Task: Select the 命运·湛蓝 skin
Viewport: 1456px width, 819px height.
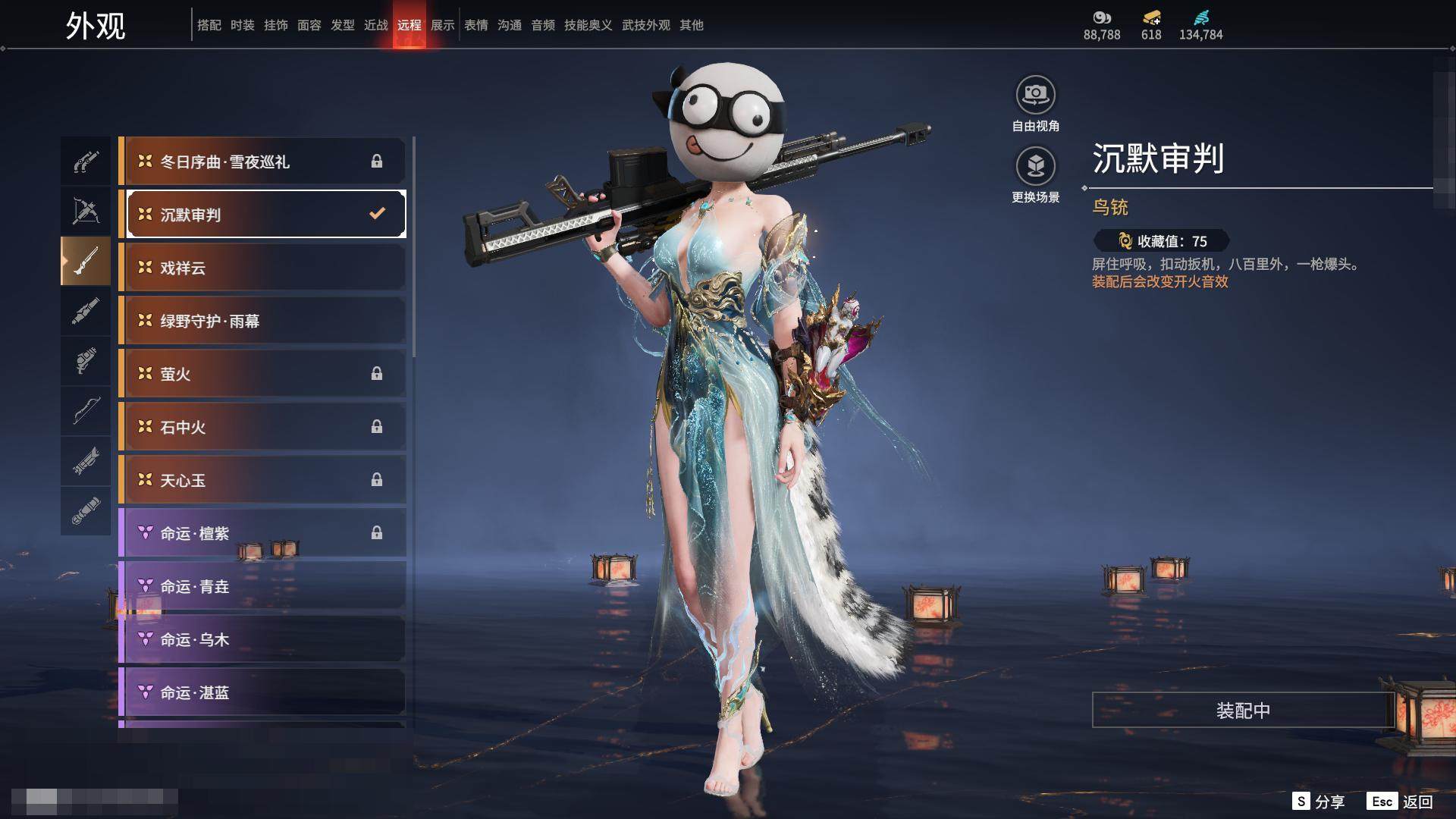Action: (262, 692)
